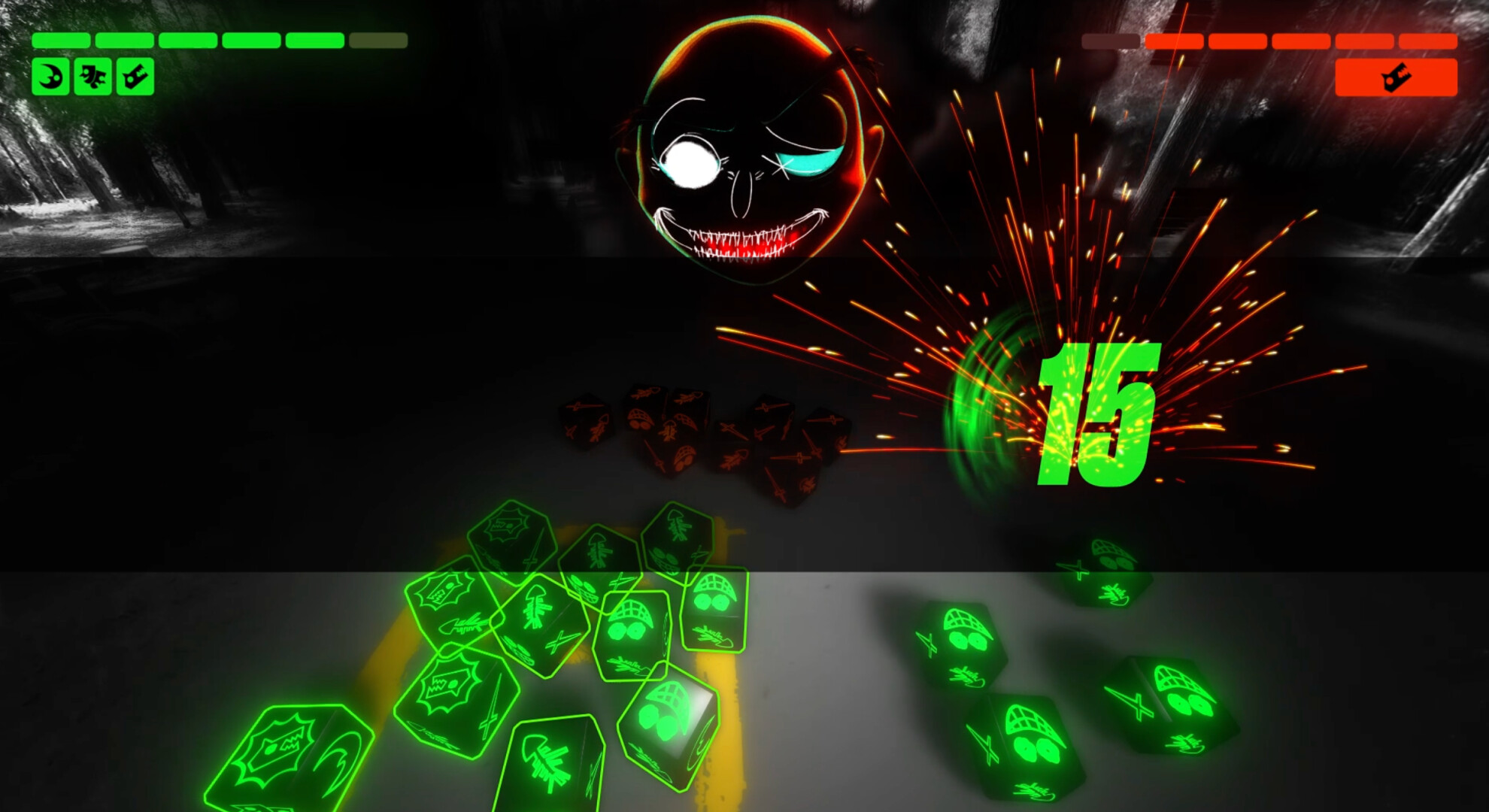Click the bear trap icon on the enemy's red panel

pos(1397,77)
